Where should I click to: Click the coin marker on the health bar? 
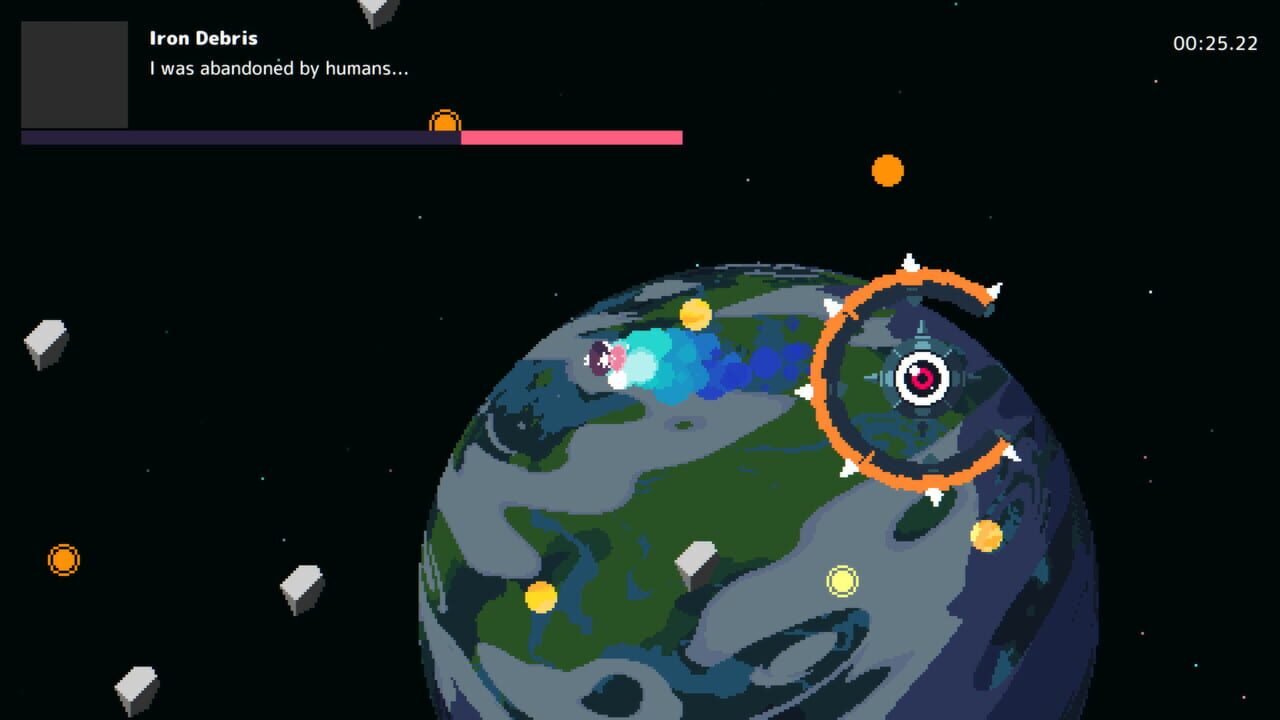(x=443, y=124)
